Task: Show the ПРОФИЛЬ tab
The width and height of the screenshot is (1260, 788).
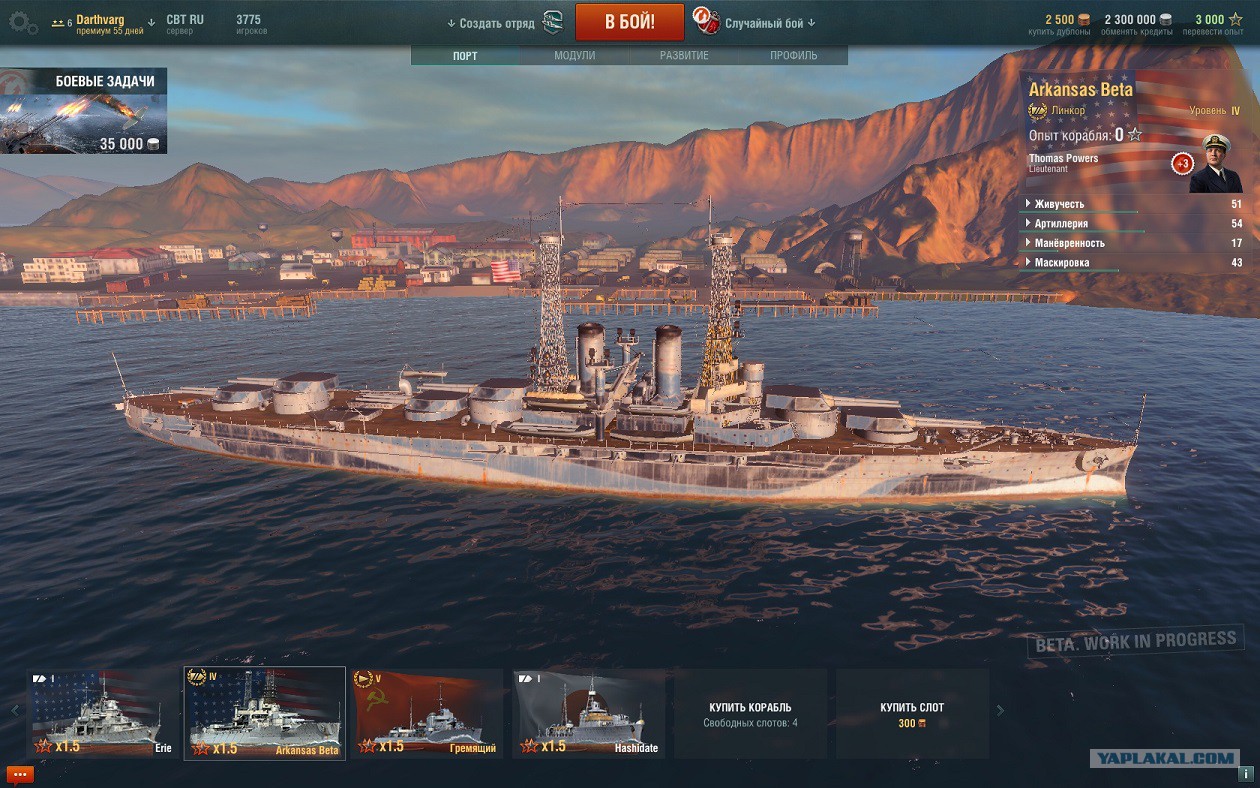Action: point(793,56)
